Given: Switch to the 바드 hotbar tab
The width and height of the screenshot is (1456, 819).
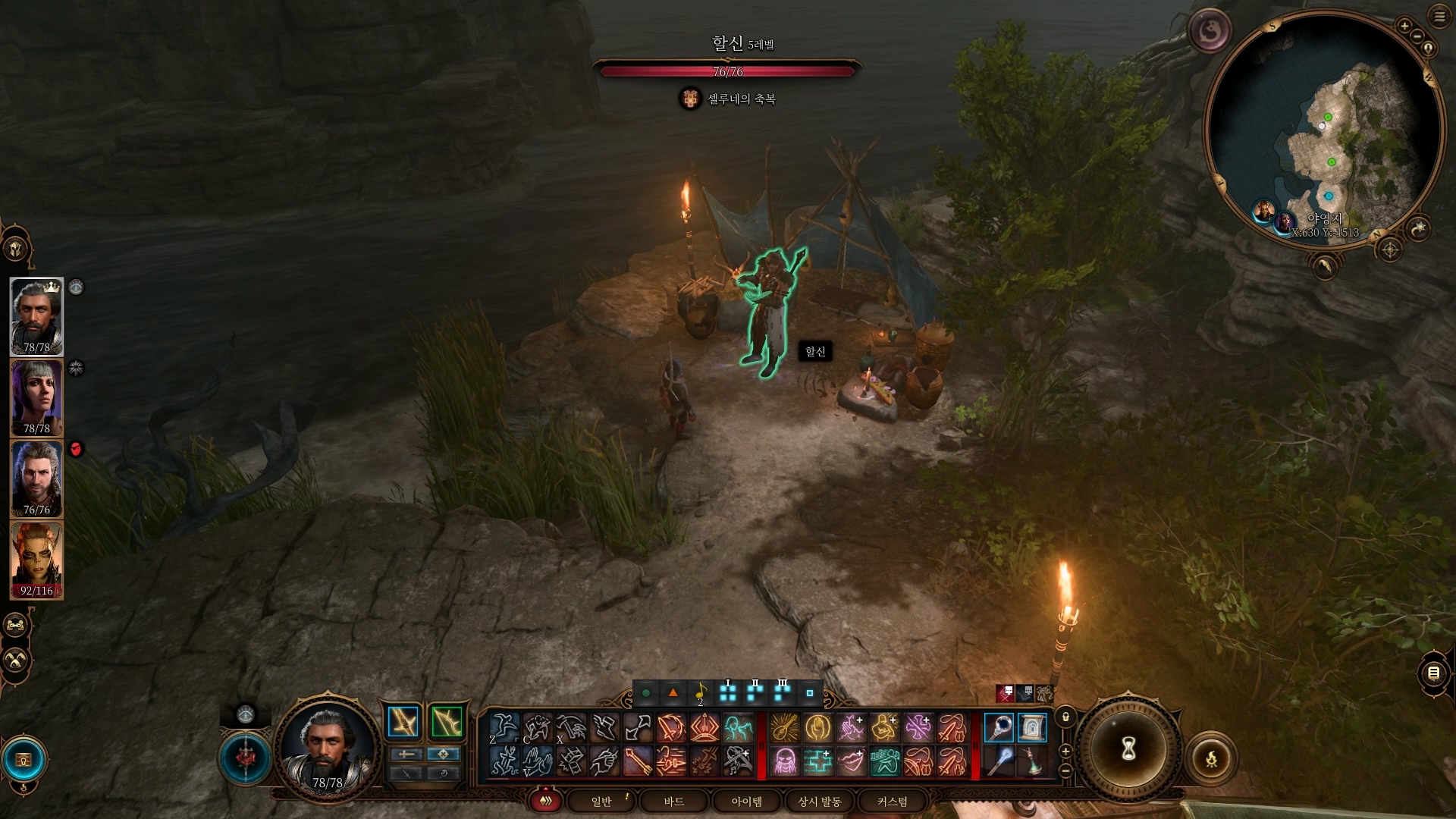Looking at the screenshot, I should coord(673,802).
